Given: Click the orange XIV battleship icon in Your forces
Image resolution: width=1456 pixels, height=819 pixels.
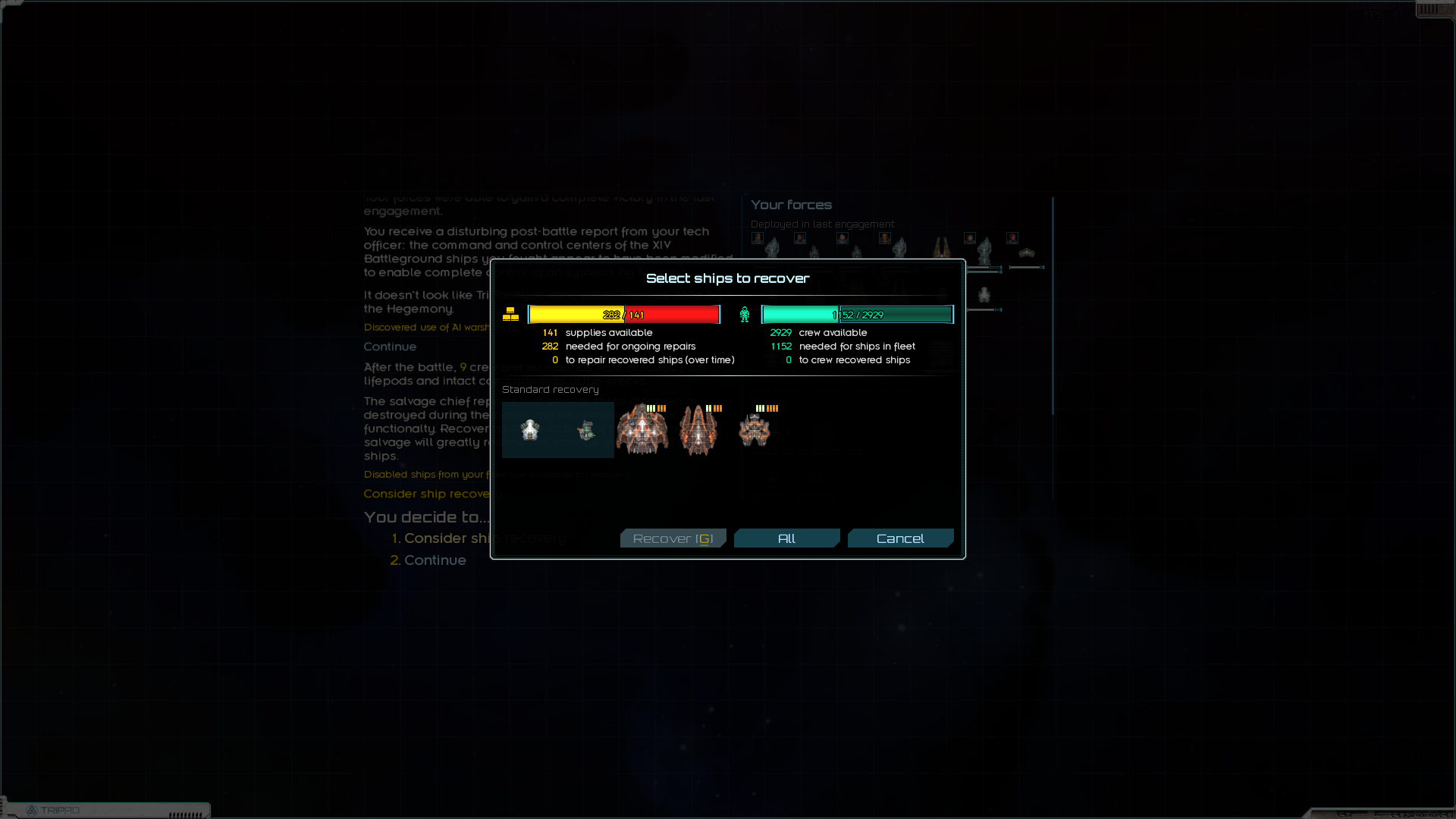Looking at the screenshot, I should 942,247.
